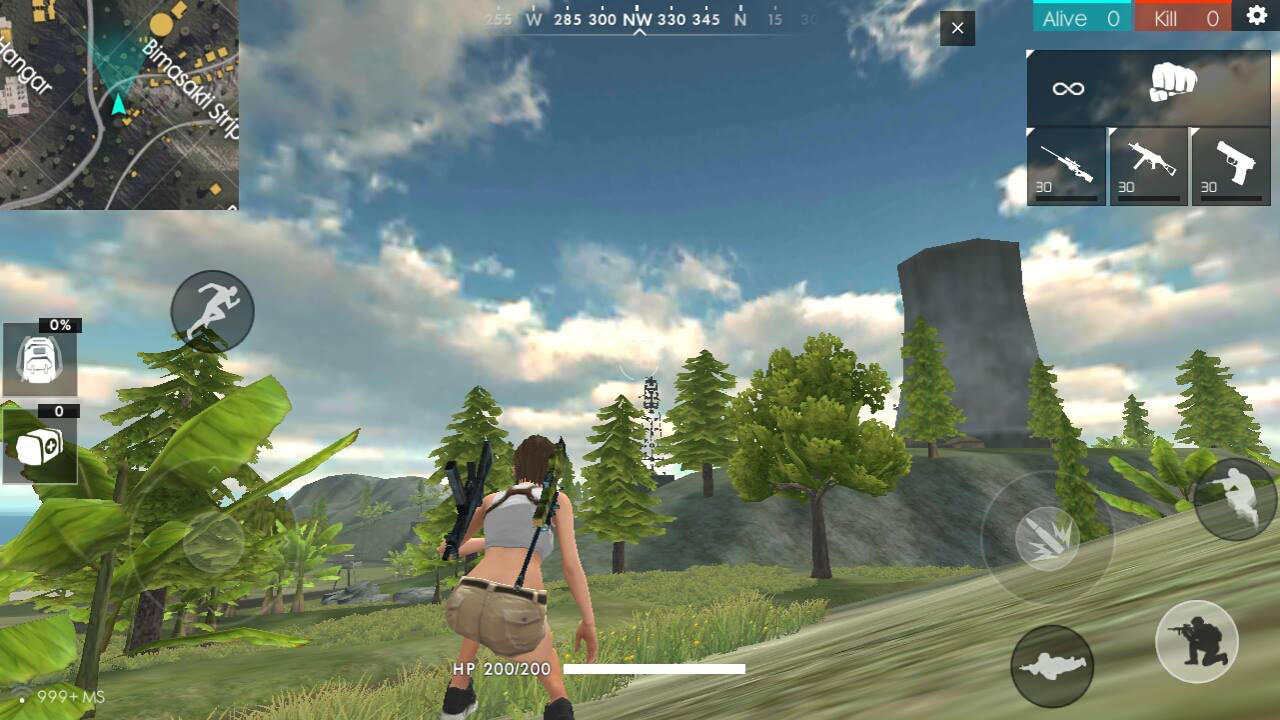
Task: Switch to the pistol weapon slot
Action: coord(1229,166)
